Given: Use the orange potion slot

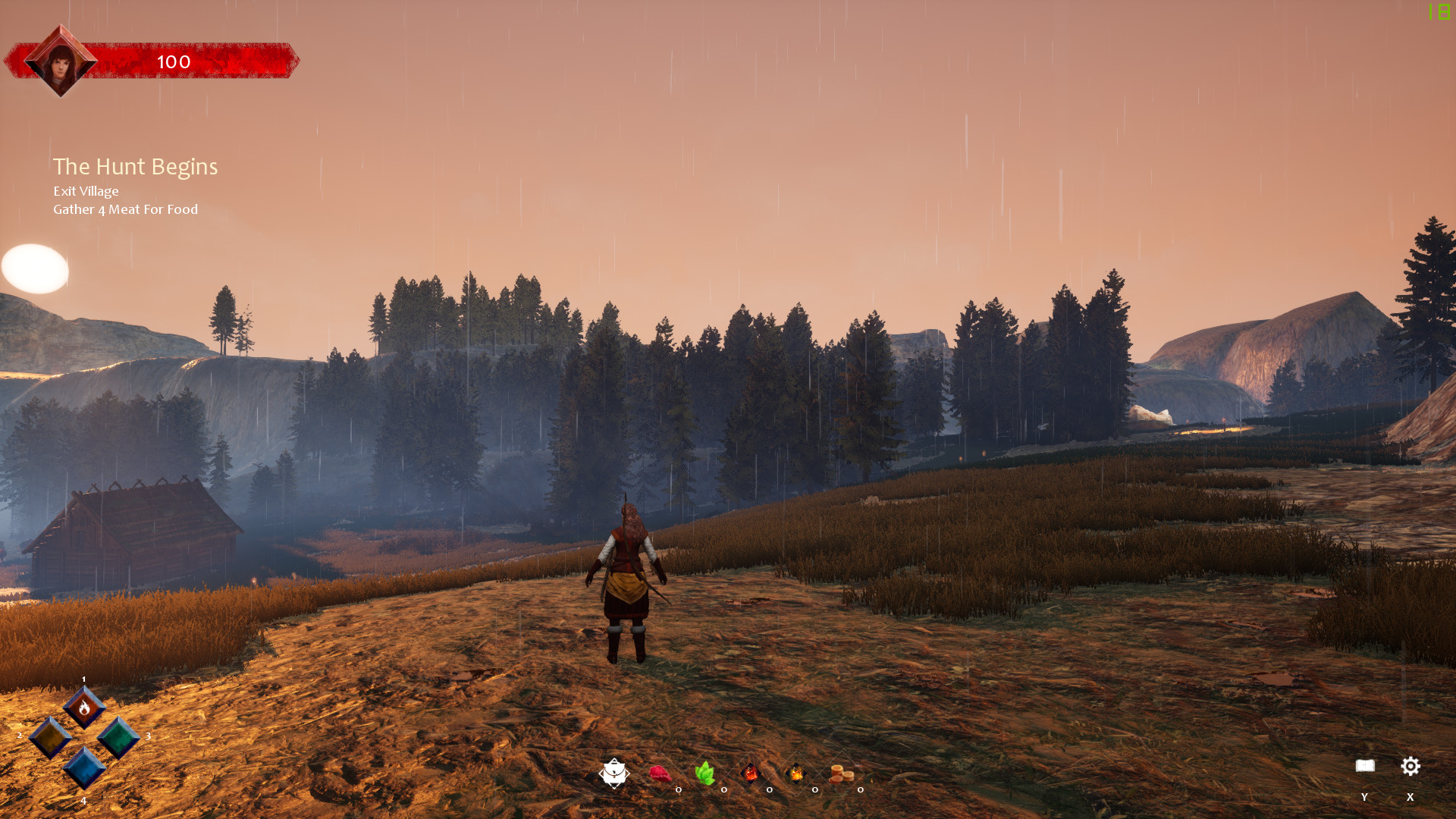Looking at the screenshot, I should click(795, 773).
